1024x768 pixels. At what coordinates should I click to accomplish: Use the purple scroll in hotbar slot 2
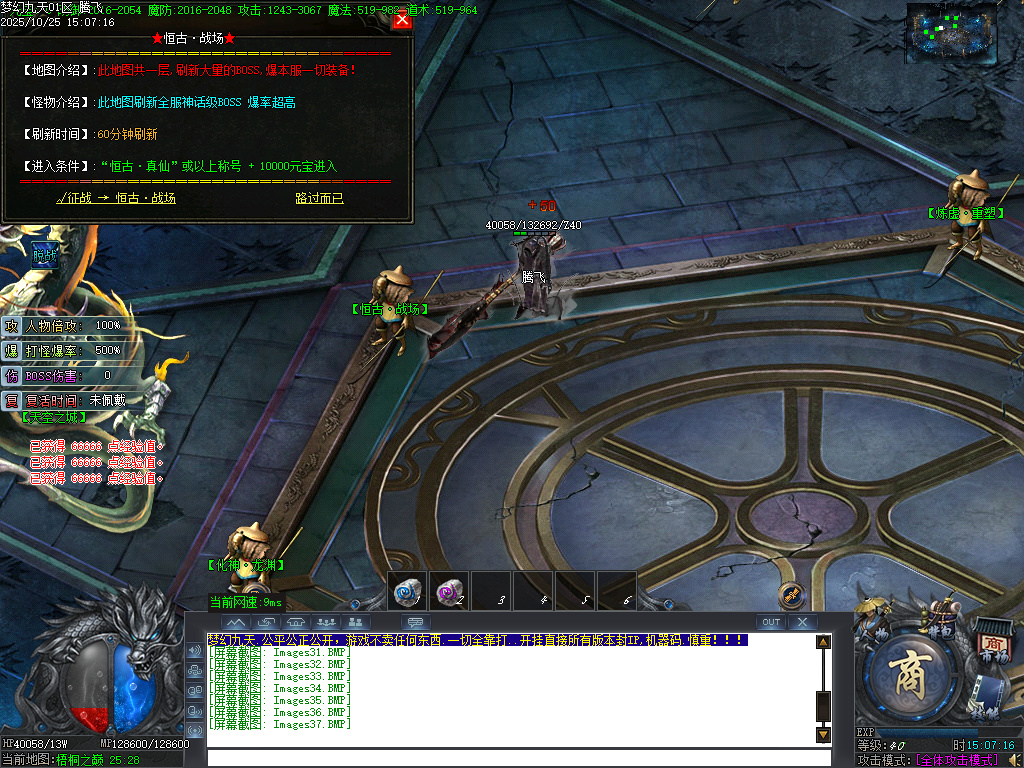(x=449, y=590)
